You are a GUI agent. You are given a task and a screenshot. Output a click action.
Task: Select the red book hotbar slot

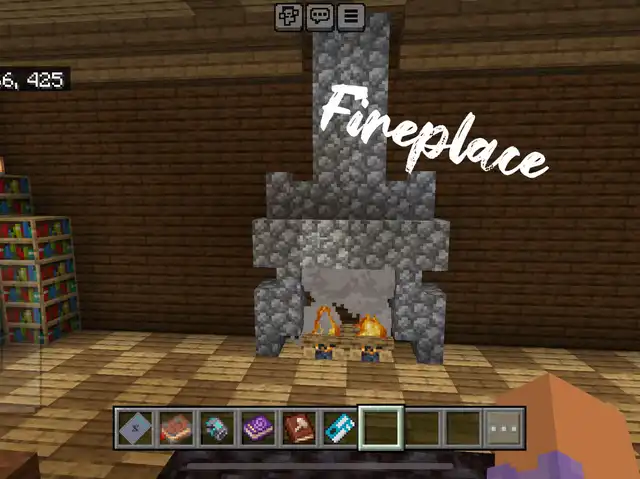point(176,428)
